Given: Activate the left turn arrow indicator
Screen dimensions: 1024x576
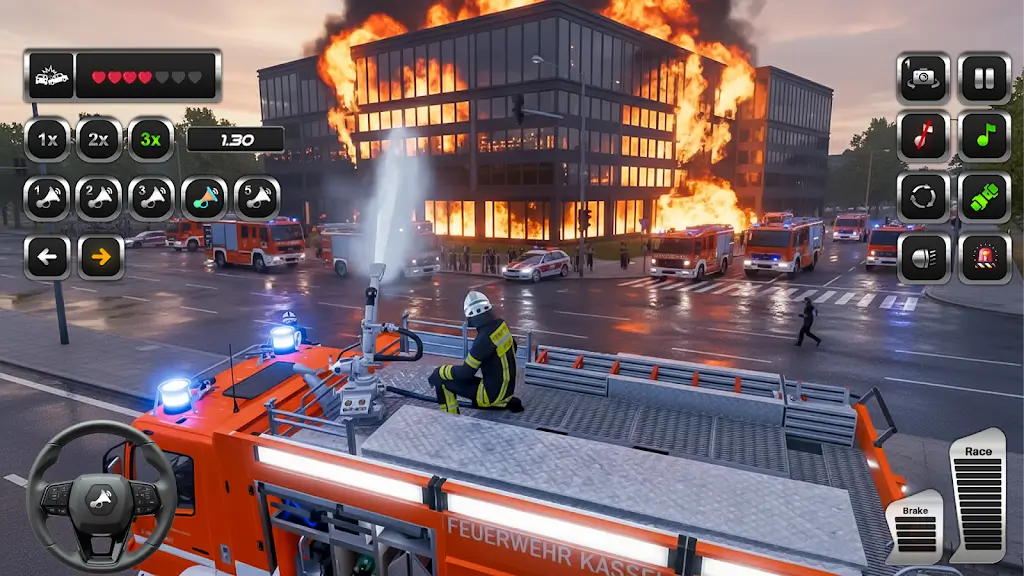Looking at the screenshot, I should 47,257.
